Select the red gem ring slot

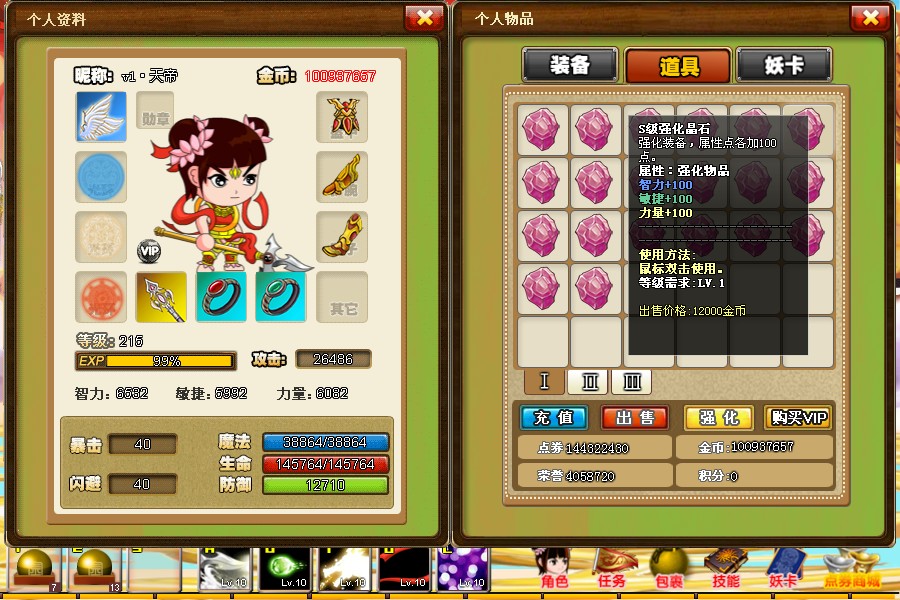coord(221,297)
